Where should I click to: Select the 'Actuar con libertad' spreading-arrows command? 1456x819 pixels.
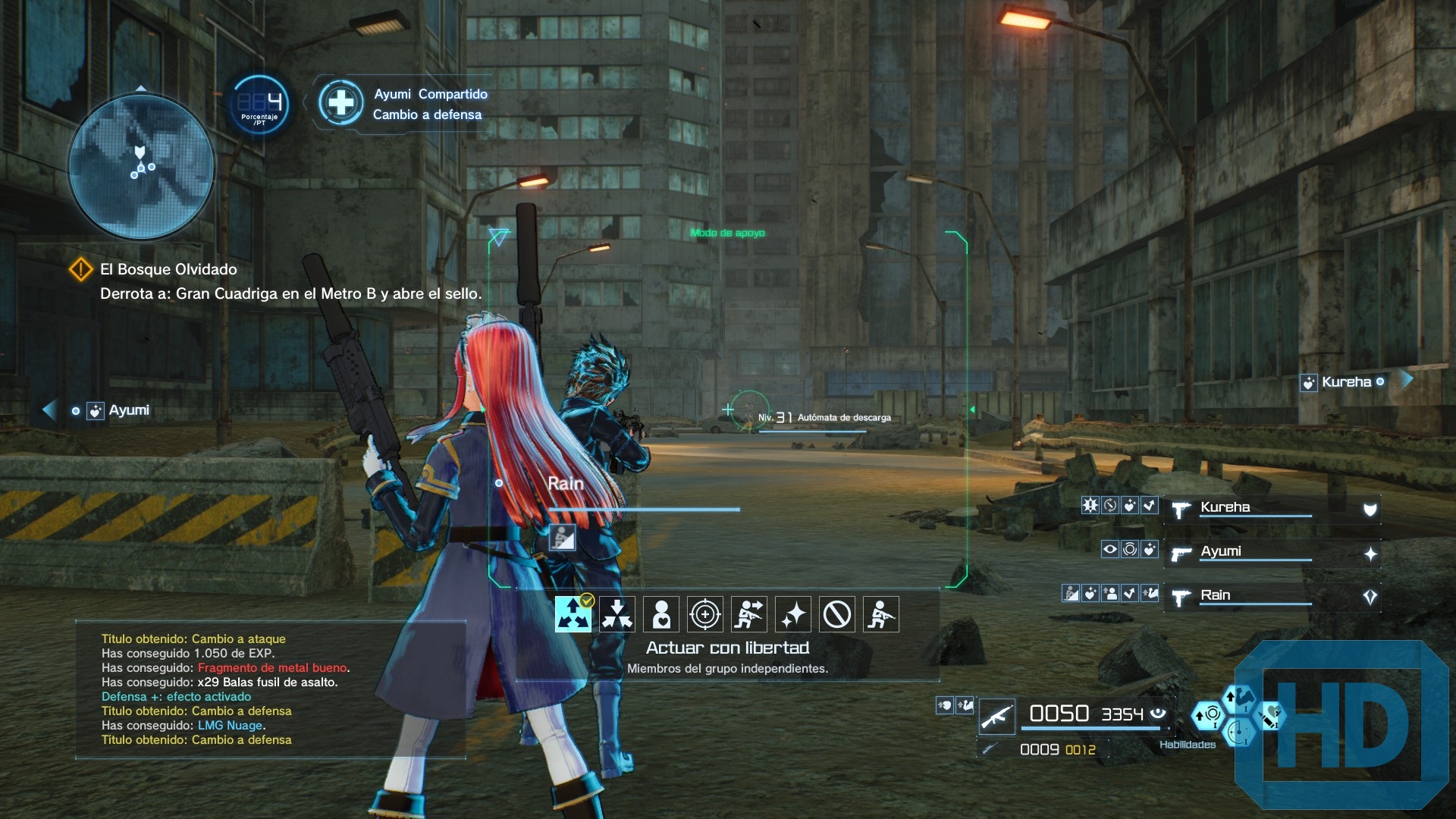[x=573, y=614]
